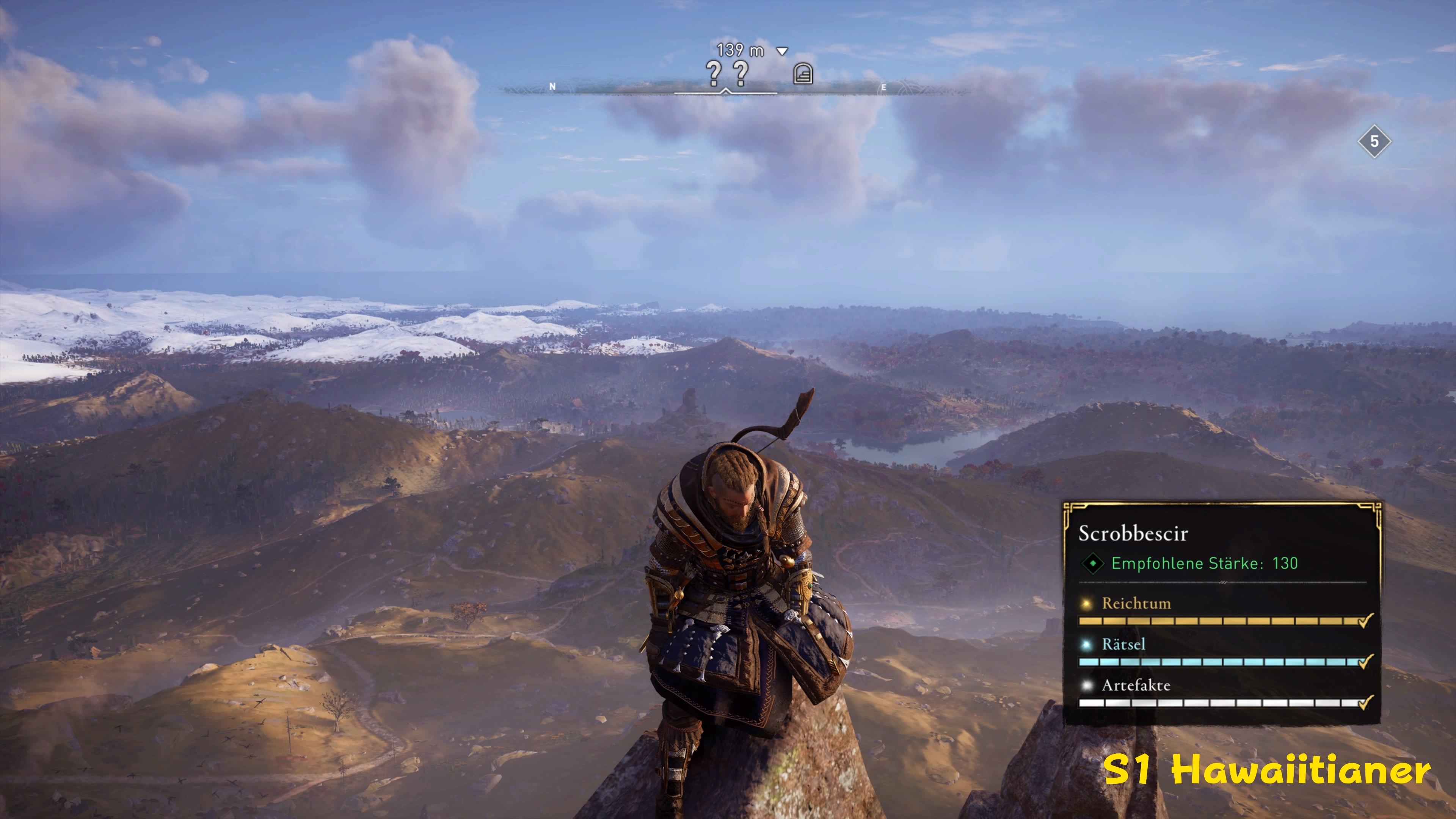Click the diamond icon showing number 5
This screenshot has width=1456, height=819.
1374,141
